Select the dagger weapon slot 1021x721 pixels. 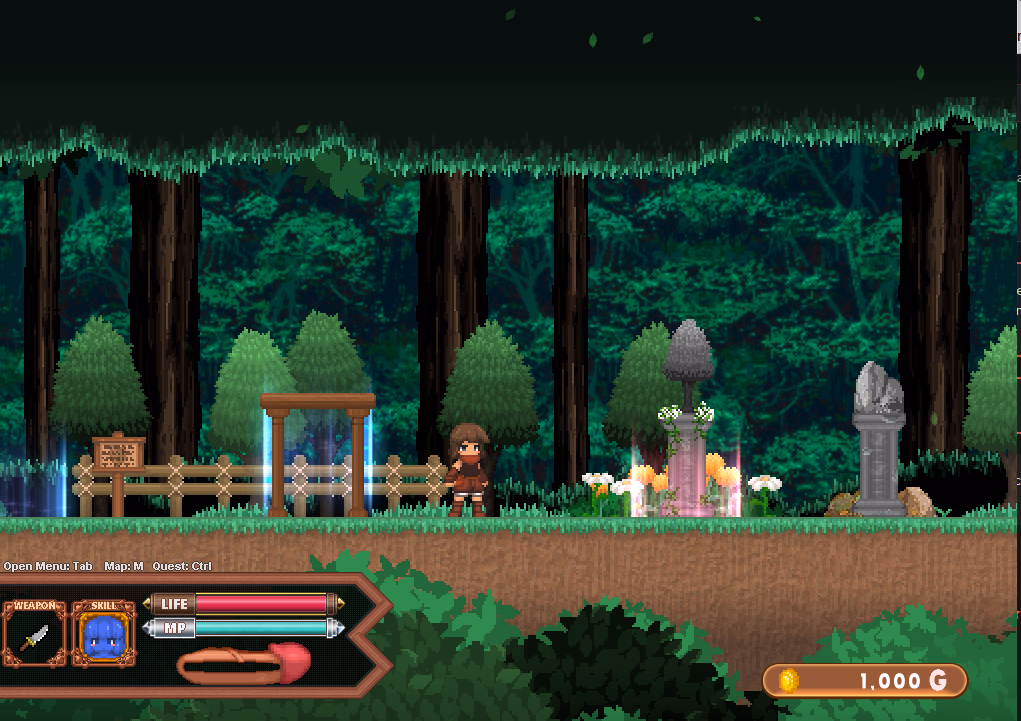click(34, 636)
